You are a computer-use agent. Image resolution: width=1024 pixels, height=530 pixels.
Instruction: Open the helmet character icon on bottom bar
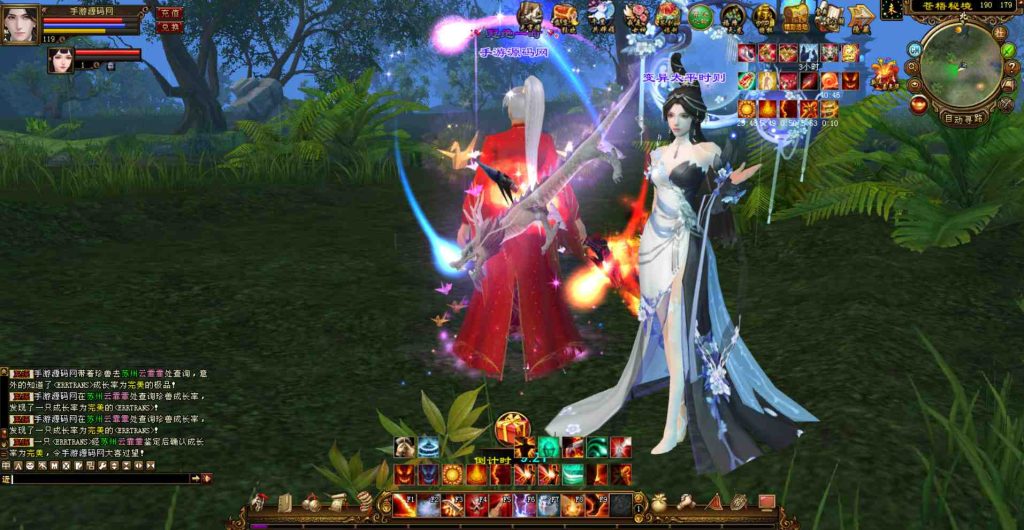(260, 502)
